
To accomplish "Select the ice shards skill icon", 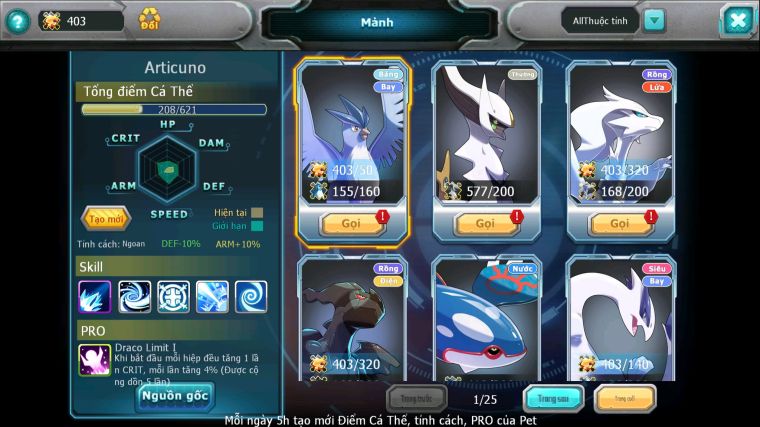I will click(x=212, y=296).
